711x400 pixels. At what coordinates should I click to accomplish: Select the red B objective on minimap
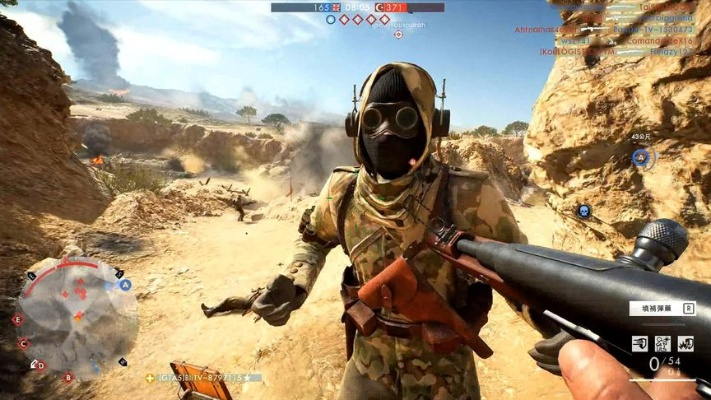pos(68,377)
